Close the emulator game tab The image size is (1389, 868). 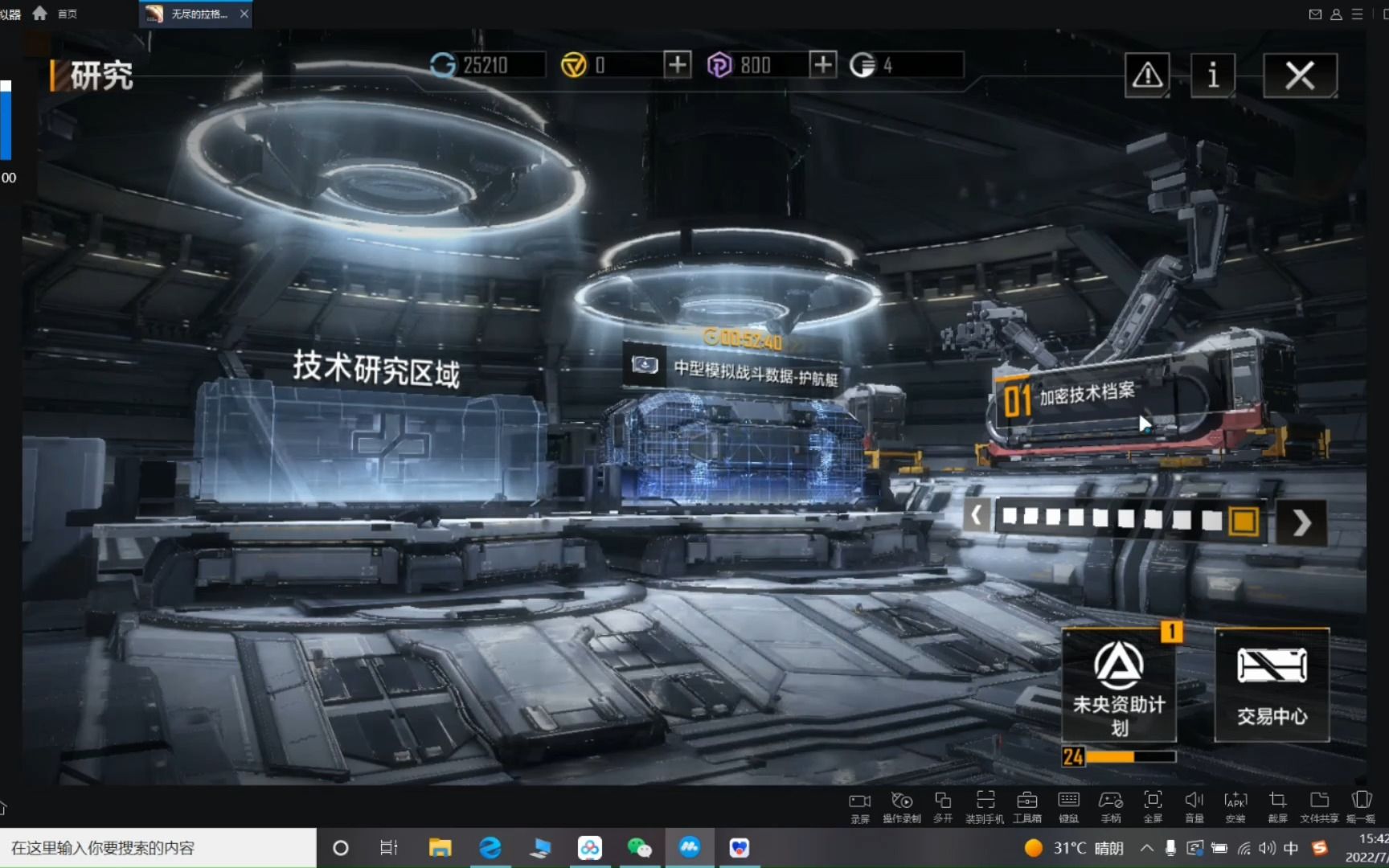pyautogui.click(x=244, y=14)
